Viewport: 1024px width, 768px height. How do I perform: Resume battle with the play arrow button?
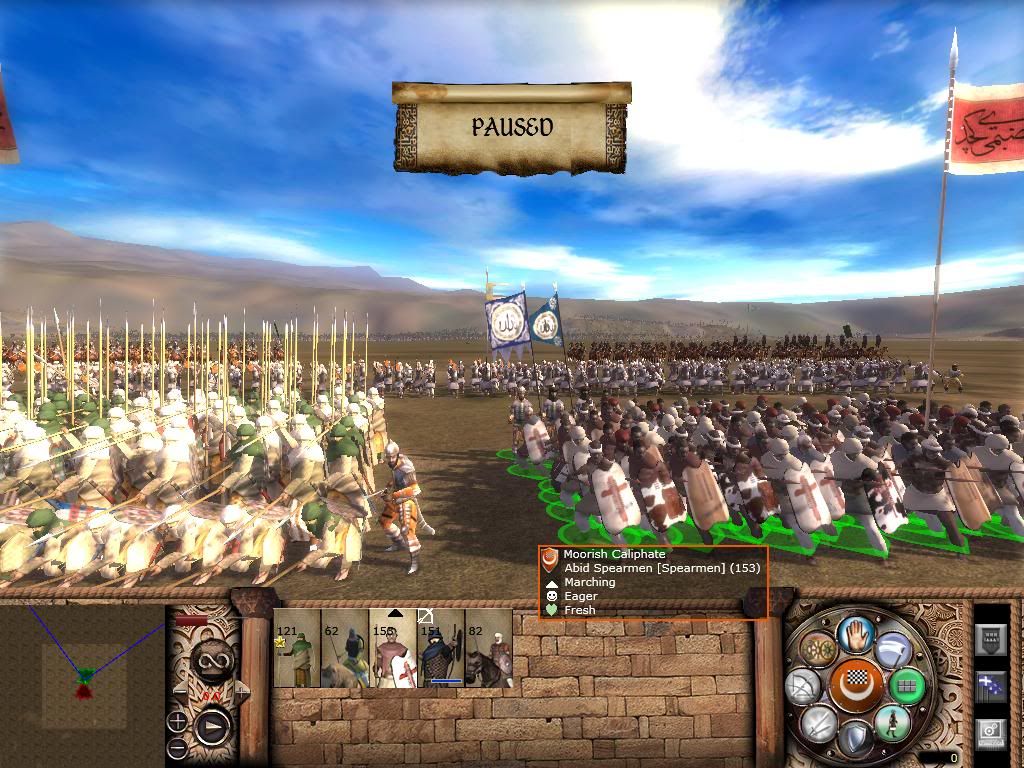213,725
